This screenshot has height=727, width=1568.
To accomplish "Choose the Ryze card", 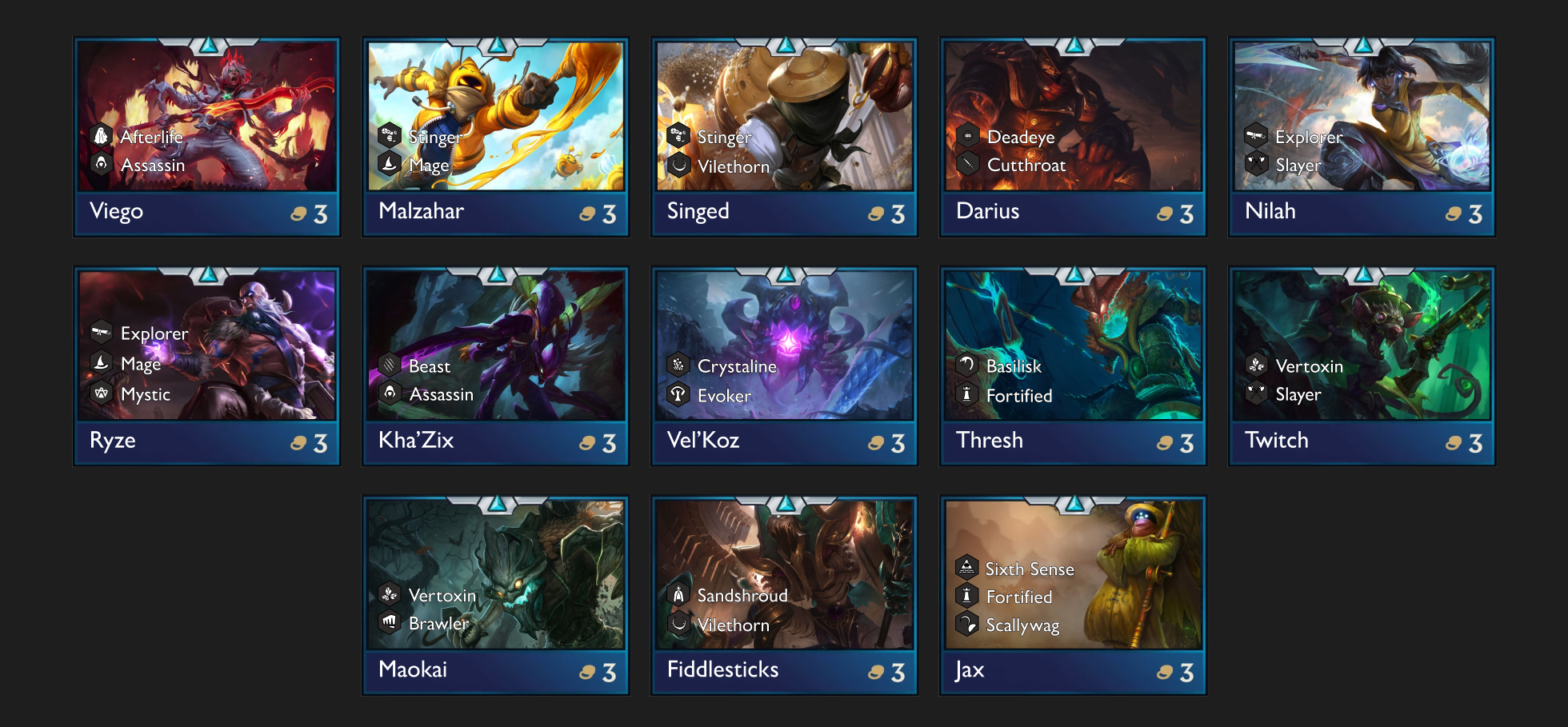I will [206, 365].
